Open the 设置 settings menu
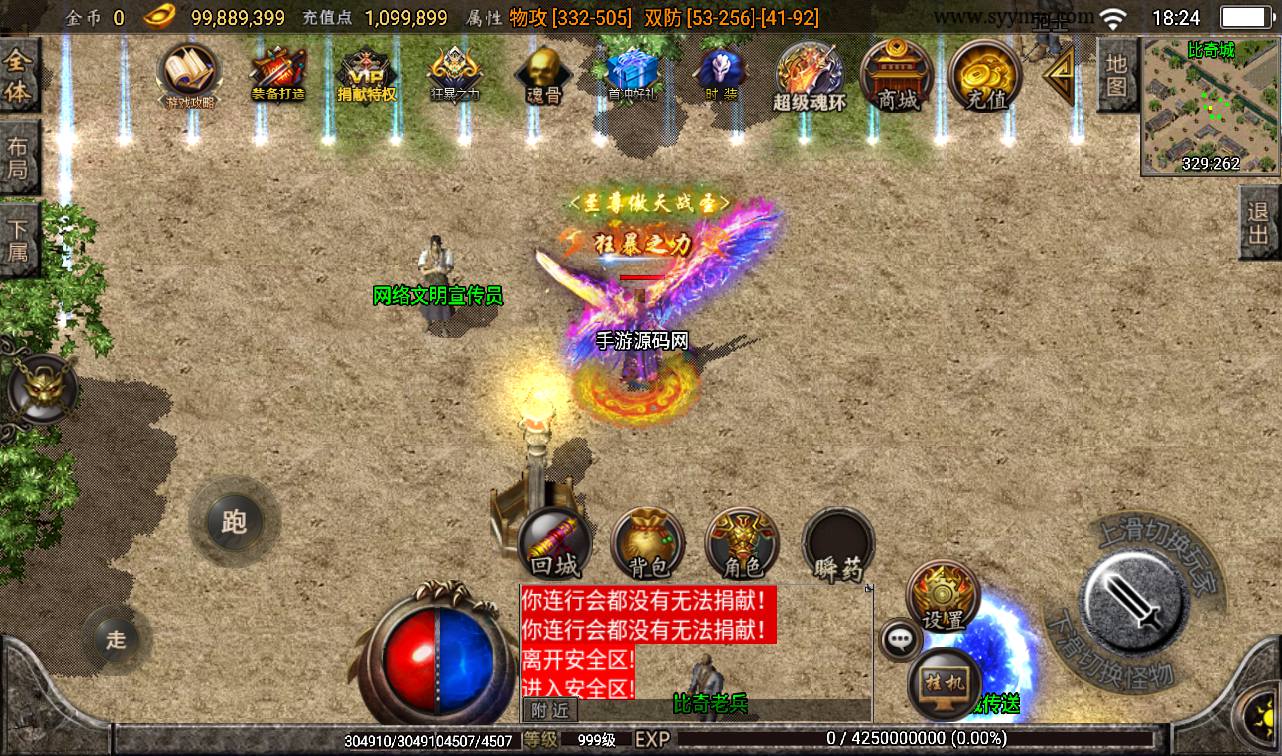Screen dimensions: 1282x756 click(x=942, y=597)
